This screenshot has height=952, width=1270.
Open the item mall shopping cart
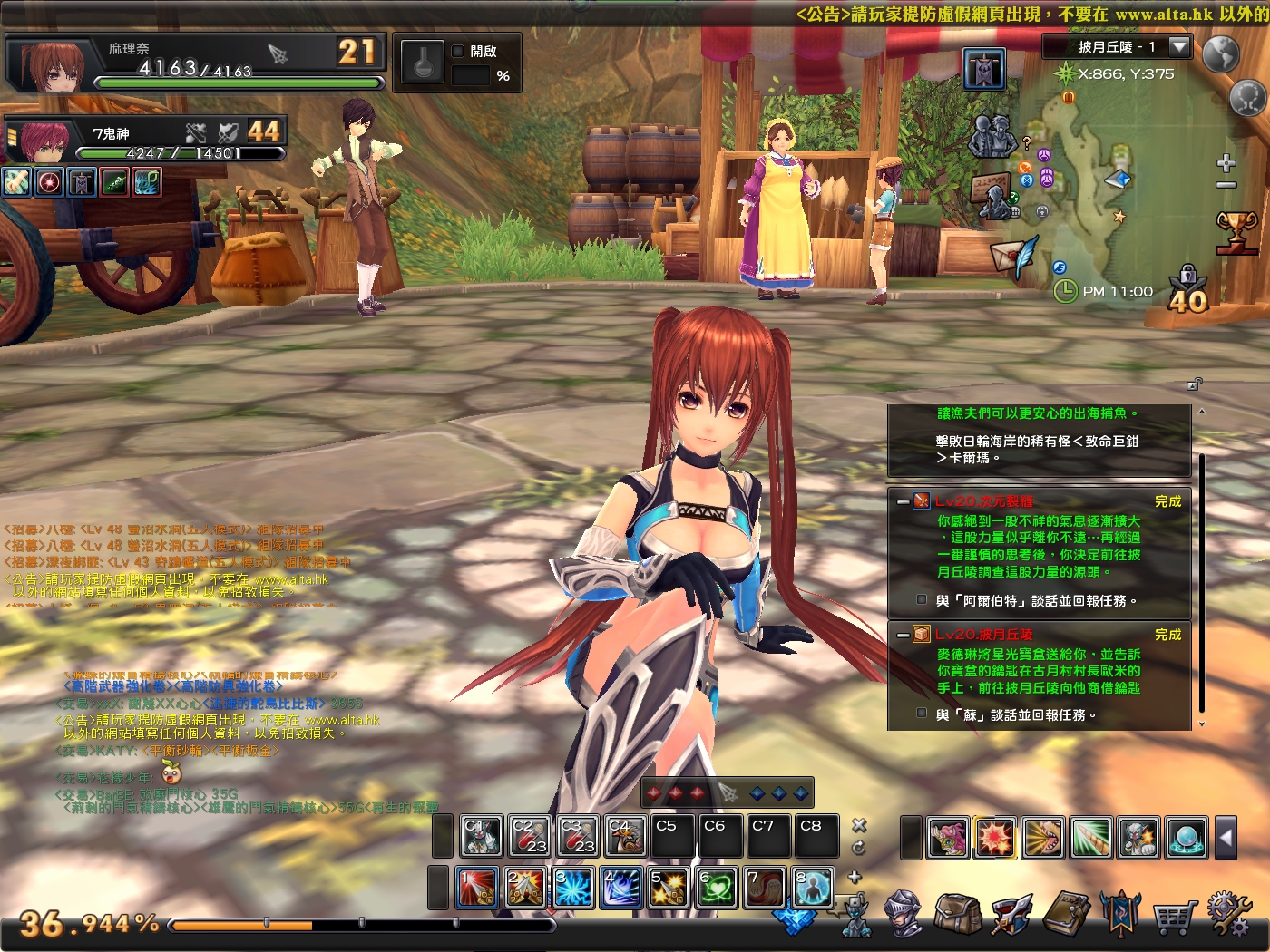[x=1175, y=918]
